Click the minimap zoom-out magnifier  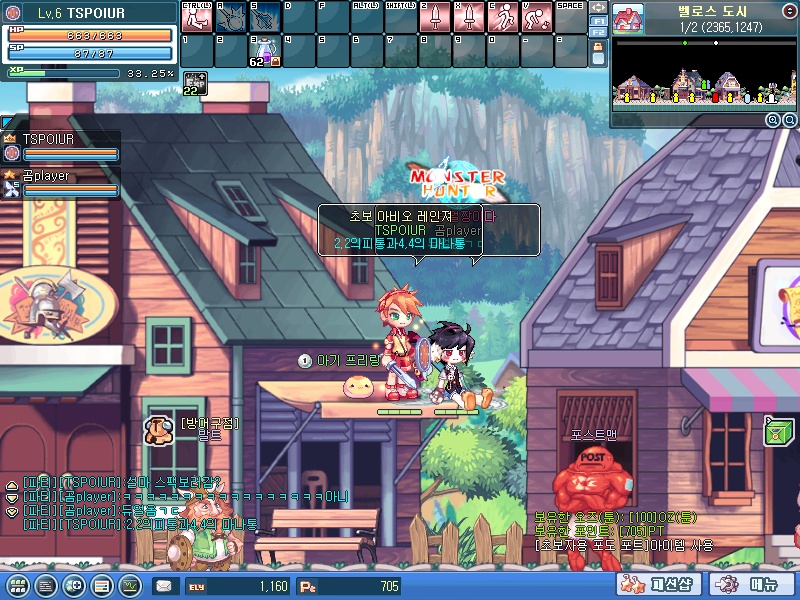coord(788,120)
